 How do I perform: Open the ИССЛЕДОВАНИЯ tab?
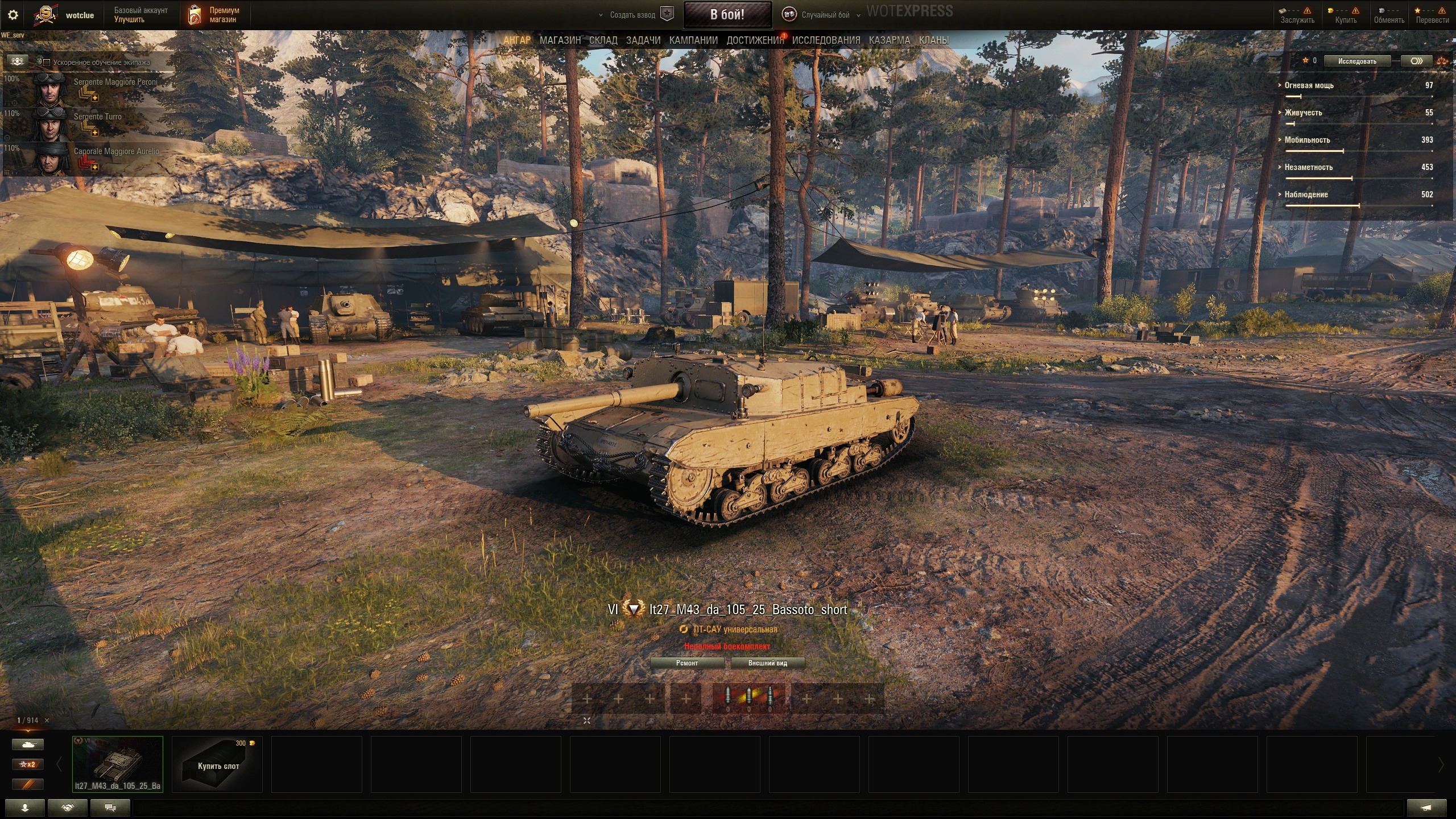[826, 40]
